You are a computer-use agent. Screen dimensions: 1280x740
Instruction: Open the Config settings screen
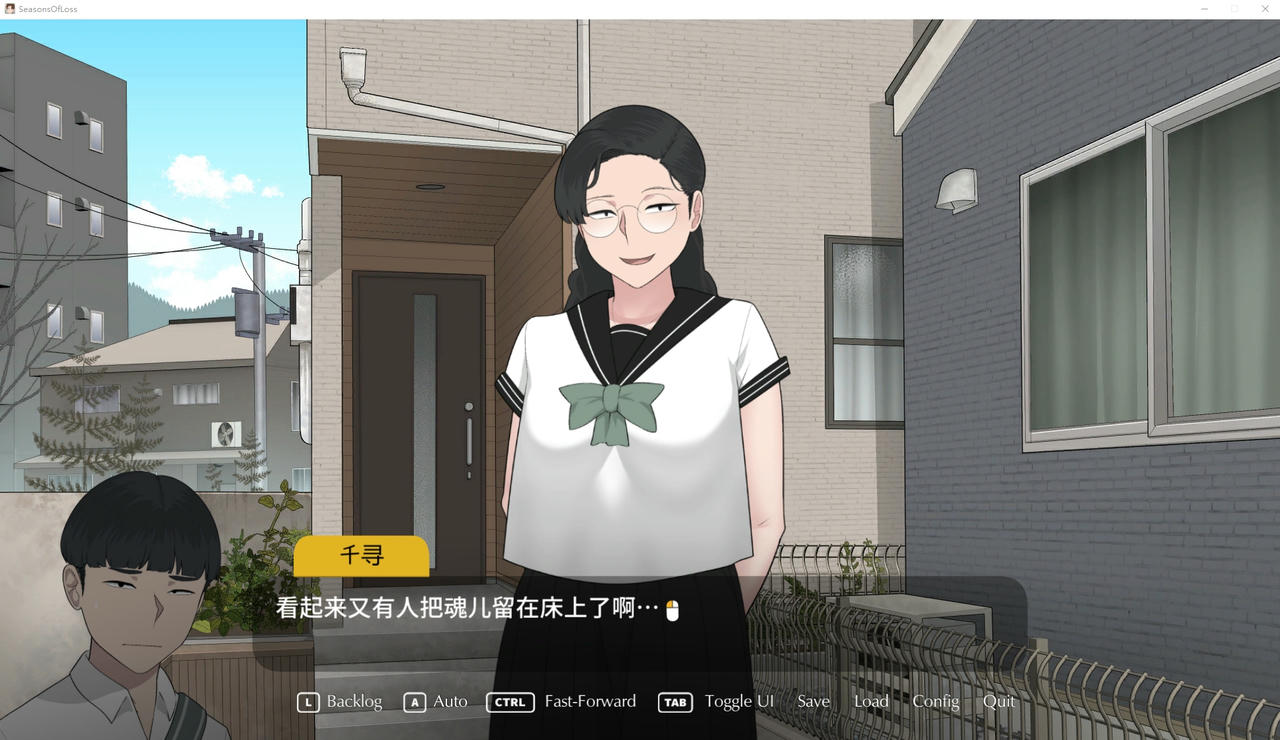click(x=936, y=702)
